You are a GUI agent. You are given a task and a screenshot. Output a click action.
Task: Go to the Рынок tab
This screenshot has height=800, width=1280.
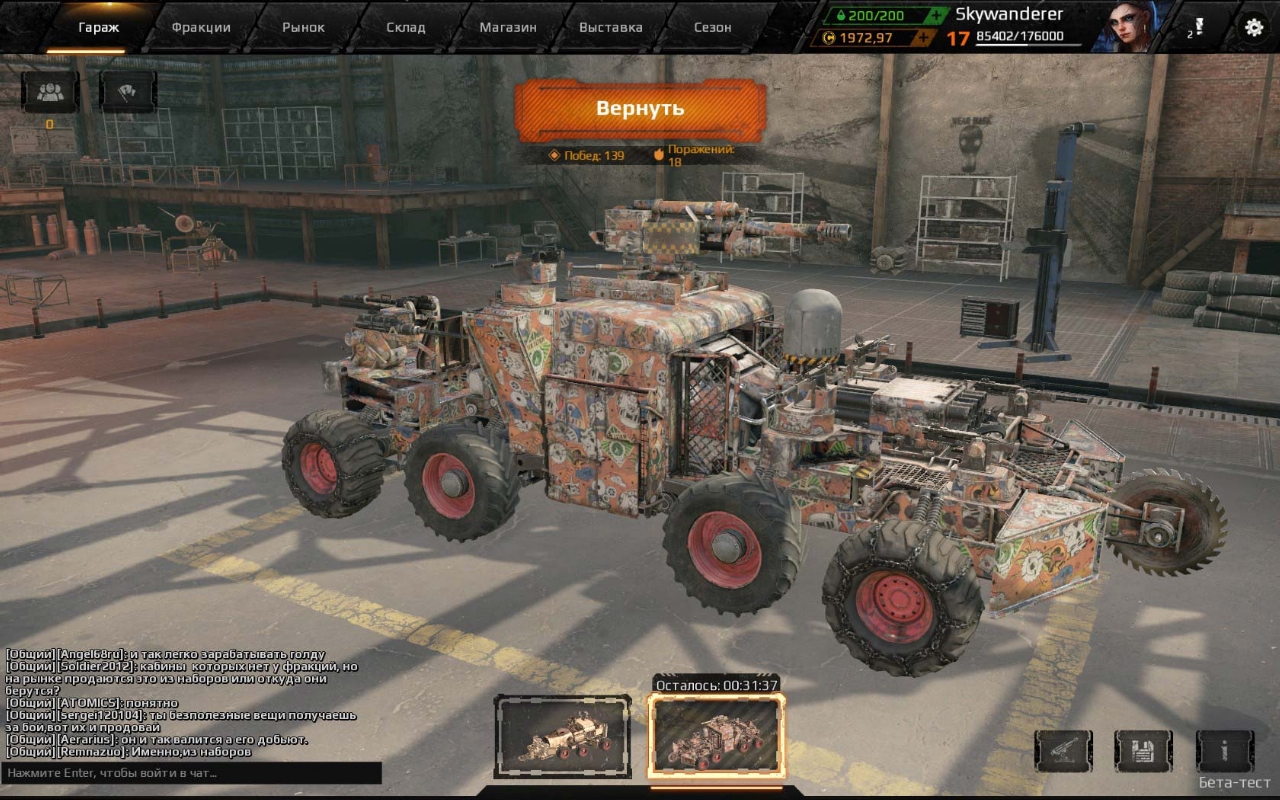coord(303,27)
